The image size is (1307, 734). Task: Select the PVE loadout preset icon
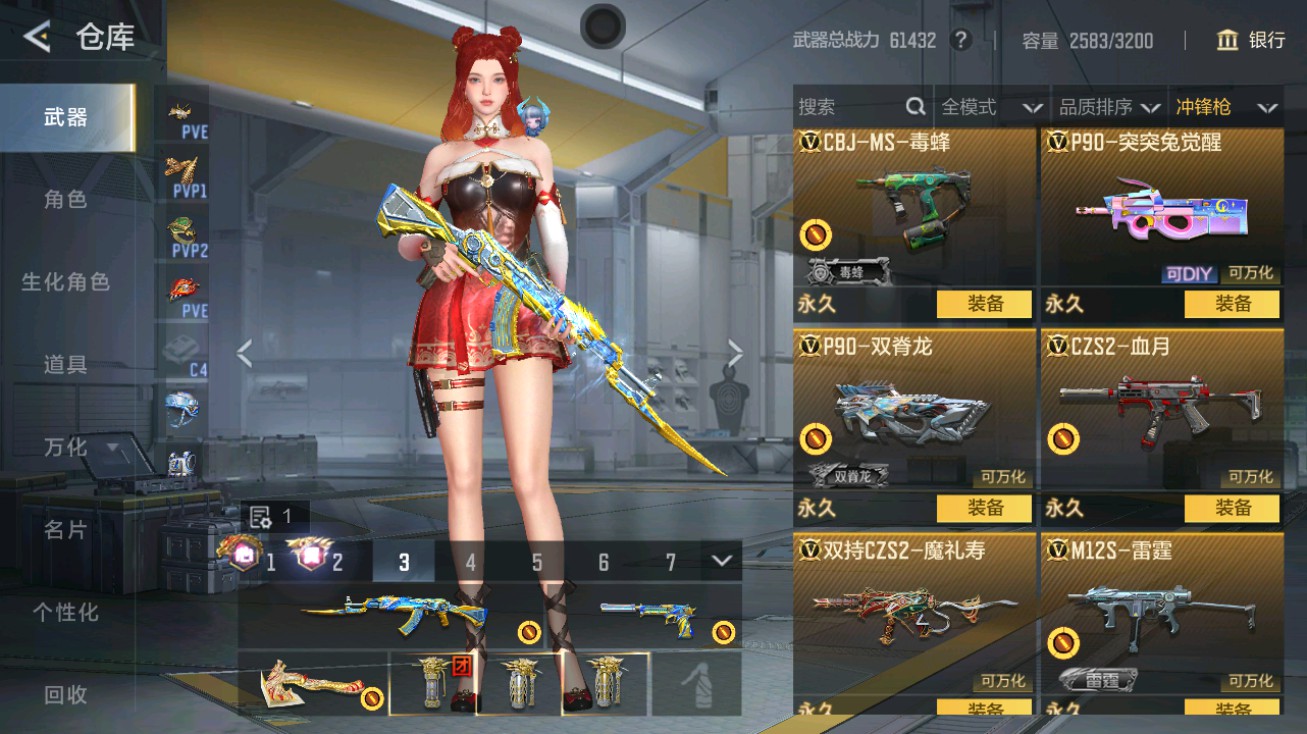click(x=182, y=110)
